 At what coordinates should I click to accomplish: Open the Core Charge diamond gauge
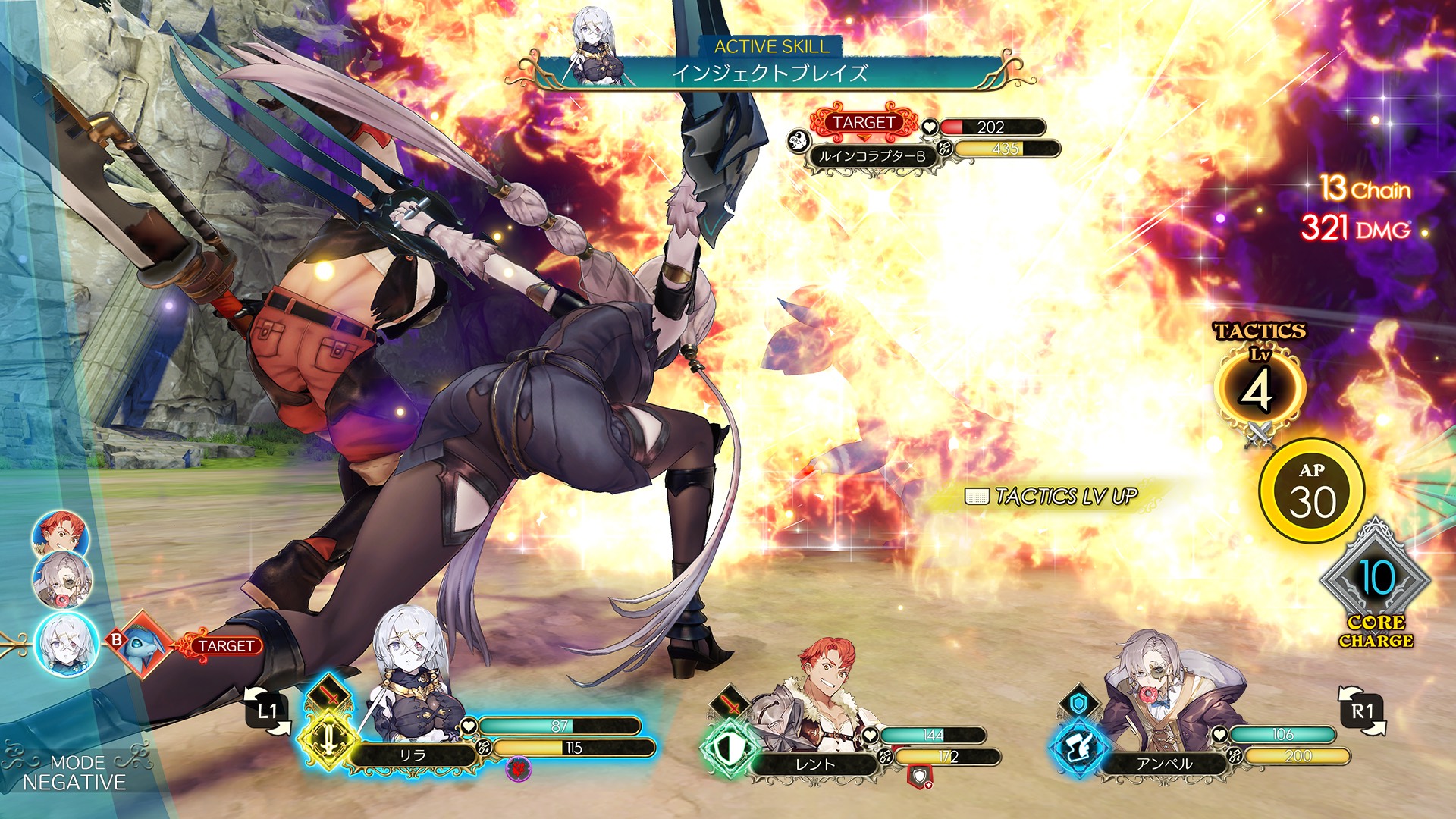[1375, 580]
